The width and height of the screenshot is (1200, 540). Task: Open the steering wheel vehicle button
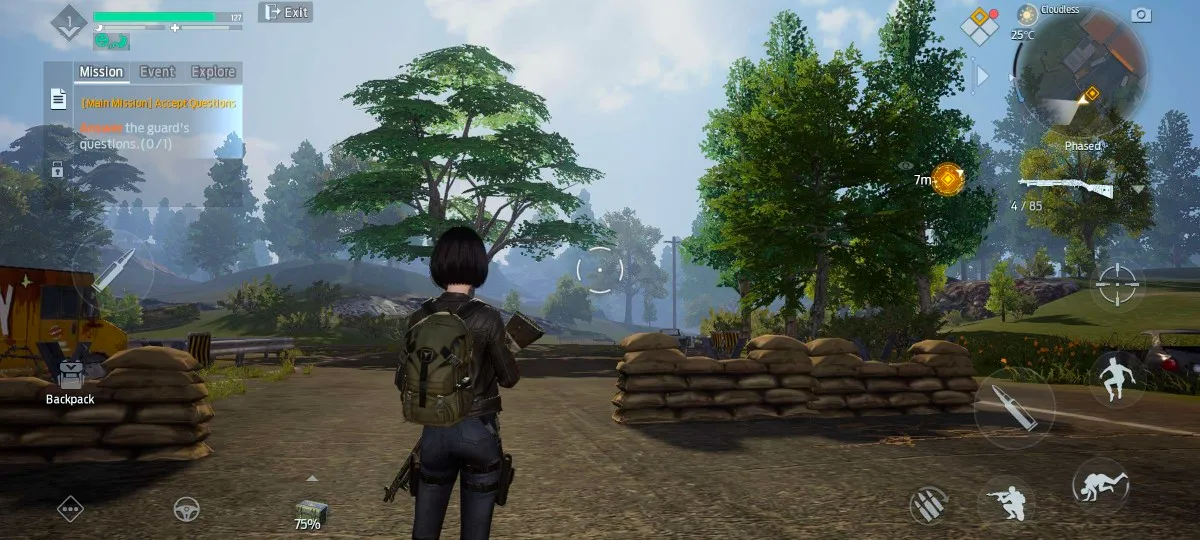(x=186, y=508)
